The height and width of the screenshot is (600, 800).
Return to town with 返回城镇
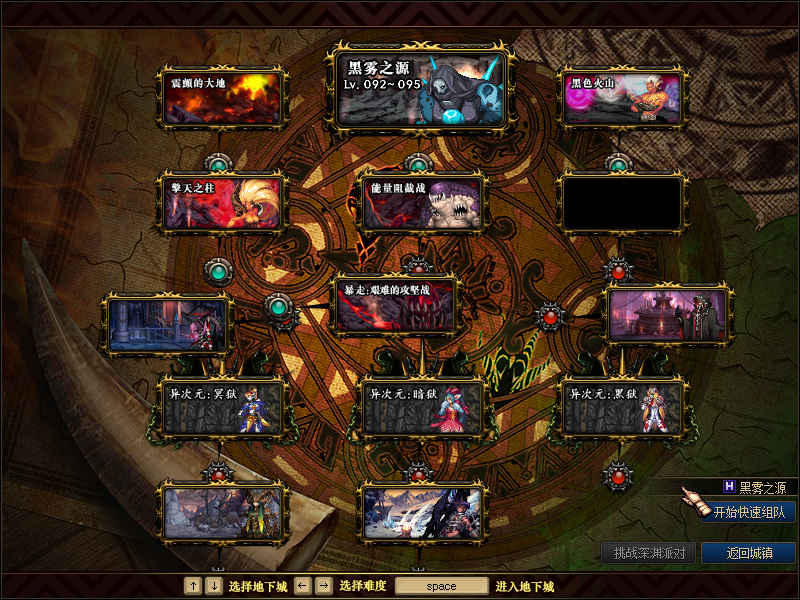748,553
